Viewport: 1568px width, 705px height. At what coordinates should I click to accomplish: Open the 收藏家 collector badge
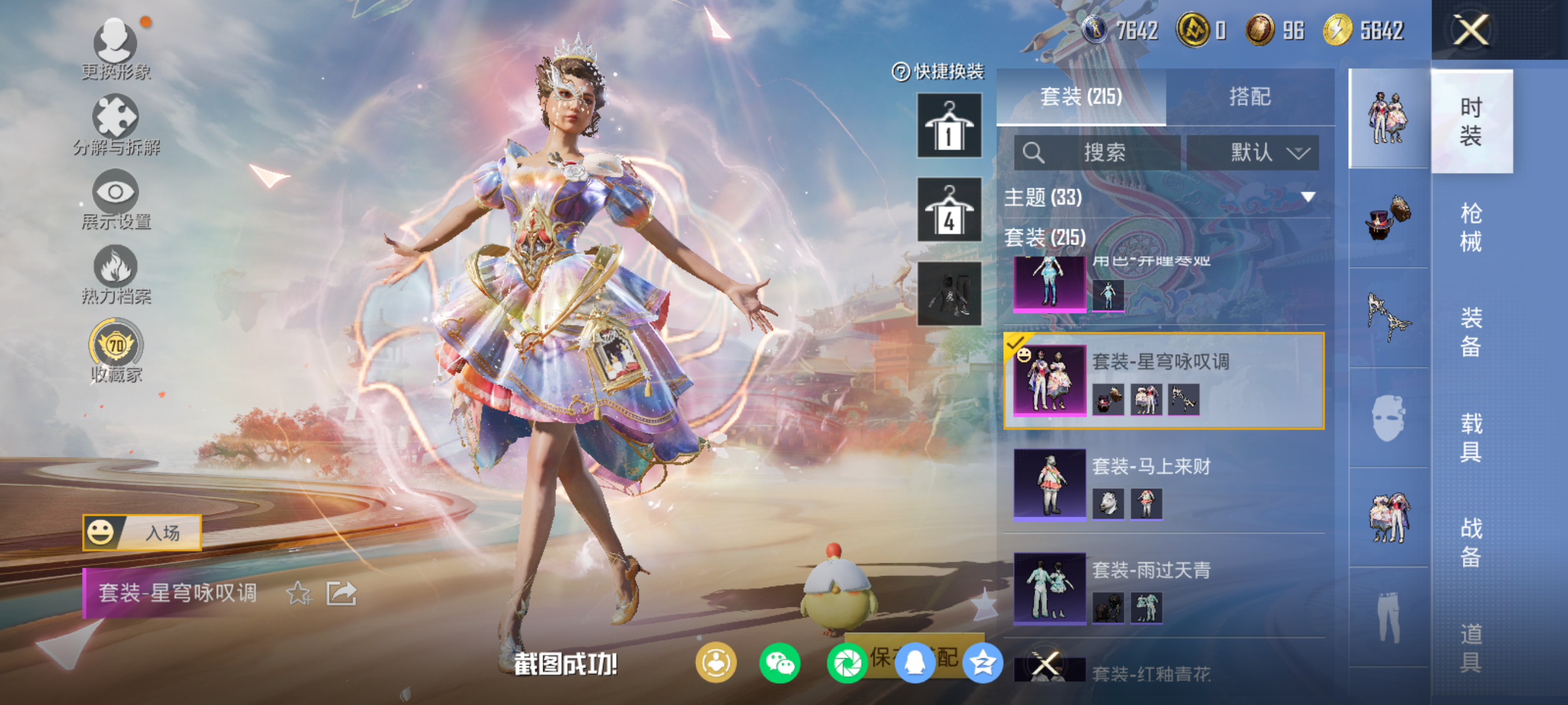(116, 350)
